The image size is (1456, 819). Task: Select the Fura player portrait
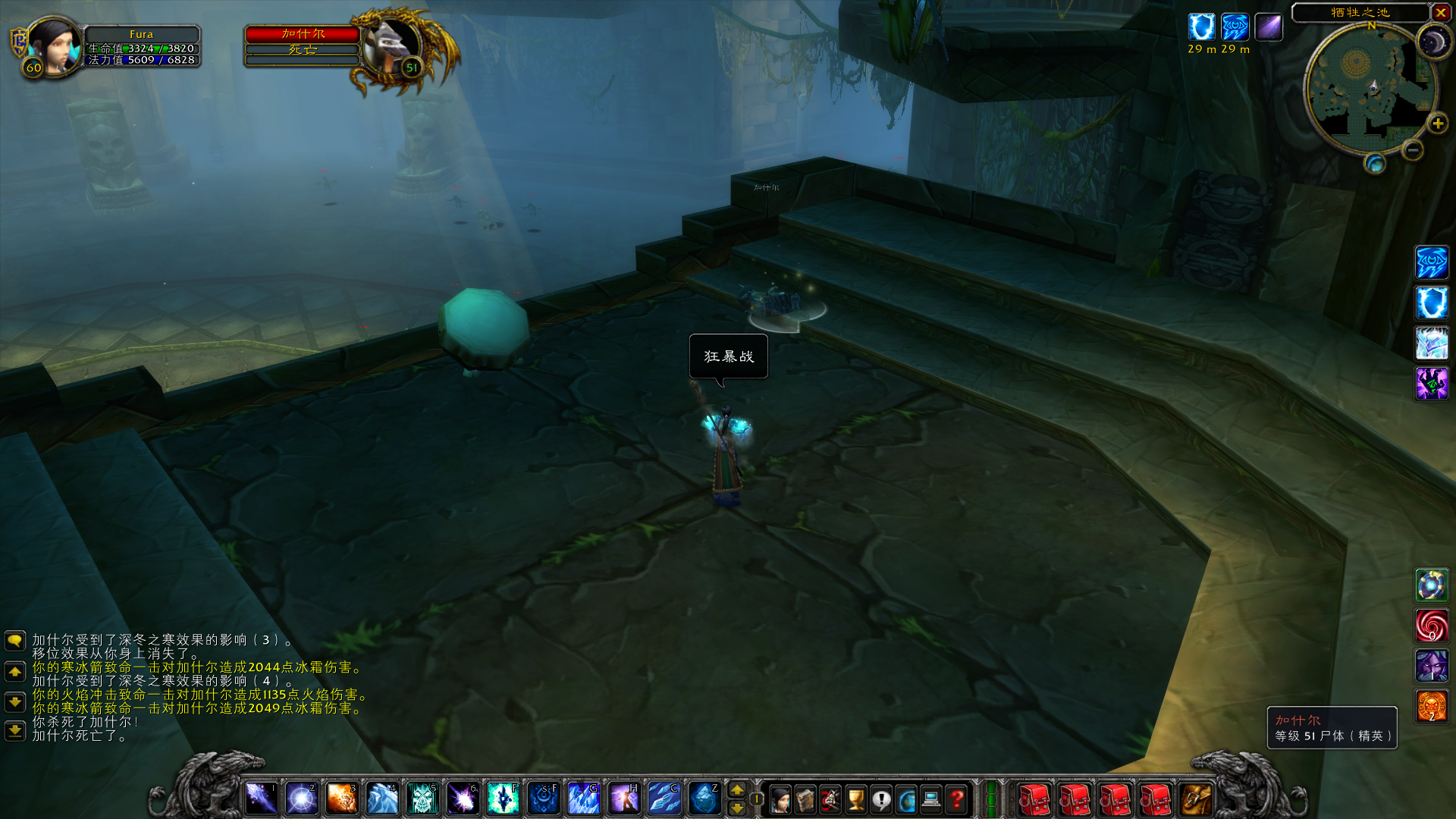click(55, 45)
